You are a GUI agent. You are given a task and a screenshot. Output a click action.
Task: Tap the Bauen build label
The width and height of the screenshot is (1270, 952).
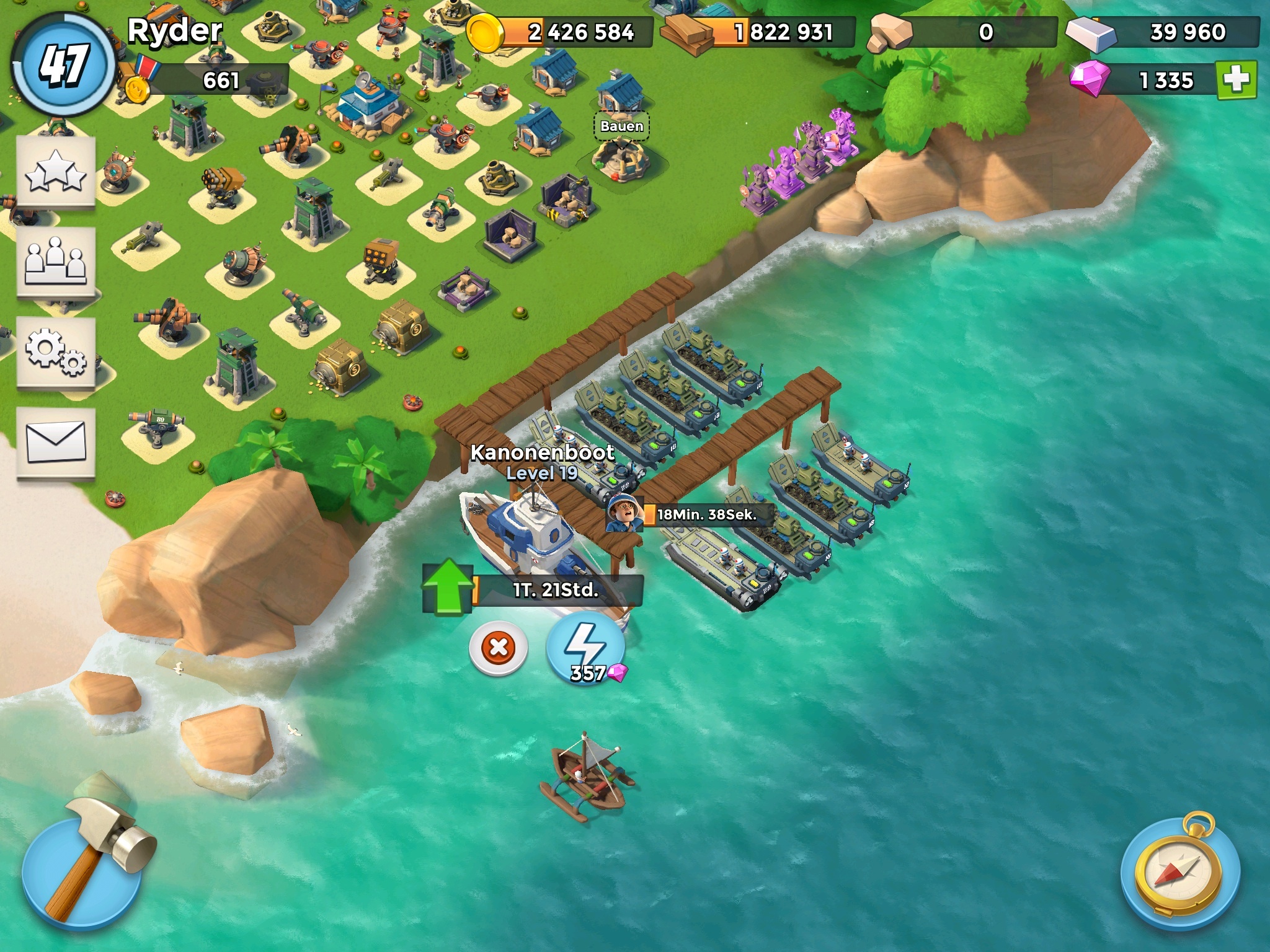pos(621,126)
